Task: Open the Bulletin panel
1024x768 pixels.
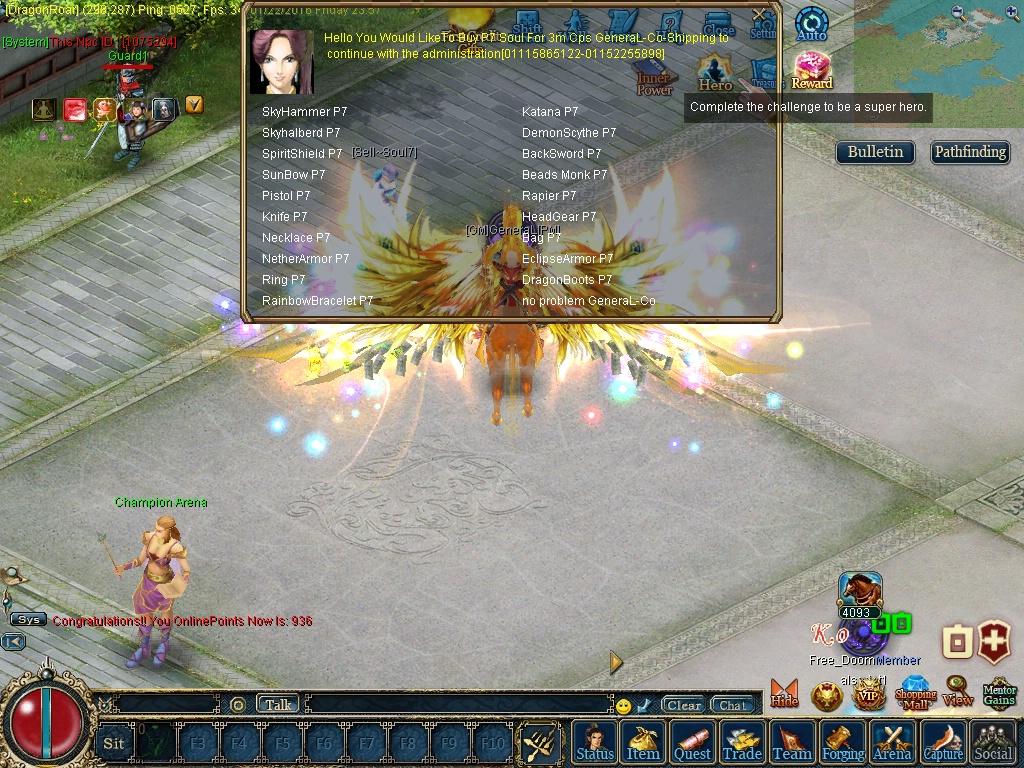Action: [875, 152]
